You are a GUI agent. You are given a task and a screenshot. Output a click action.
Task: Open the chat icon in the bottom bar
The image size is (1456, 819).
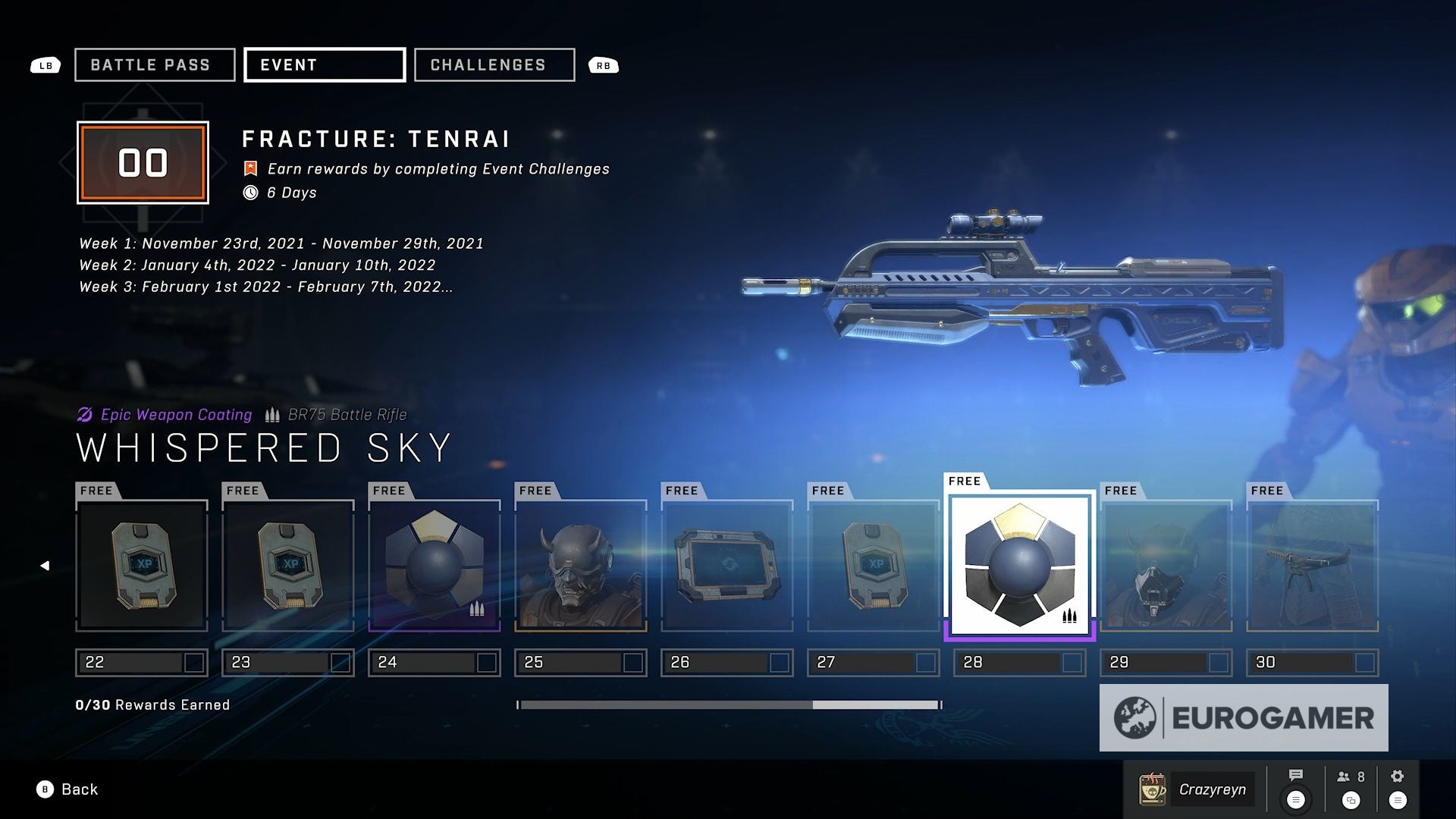click(1296, 788)
